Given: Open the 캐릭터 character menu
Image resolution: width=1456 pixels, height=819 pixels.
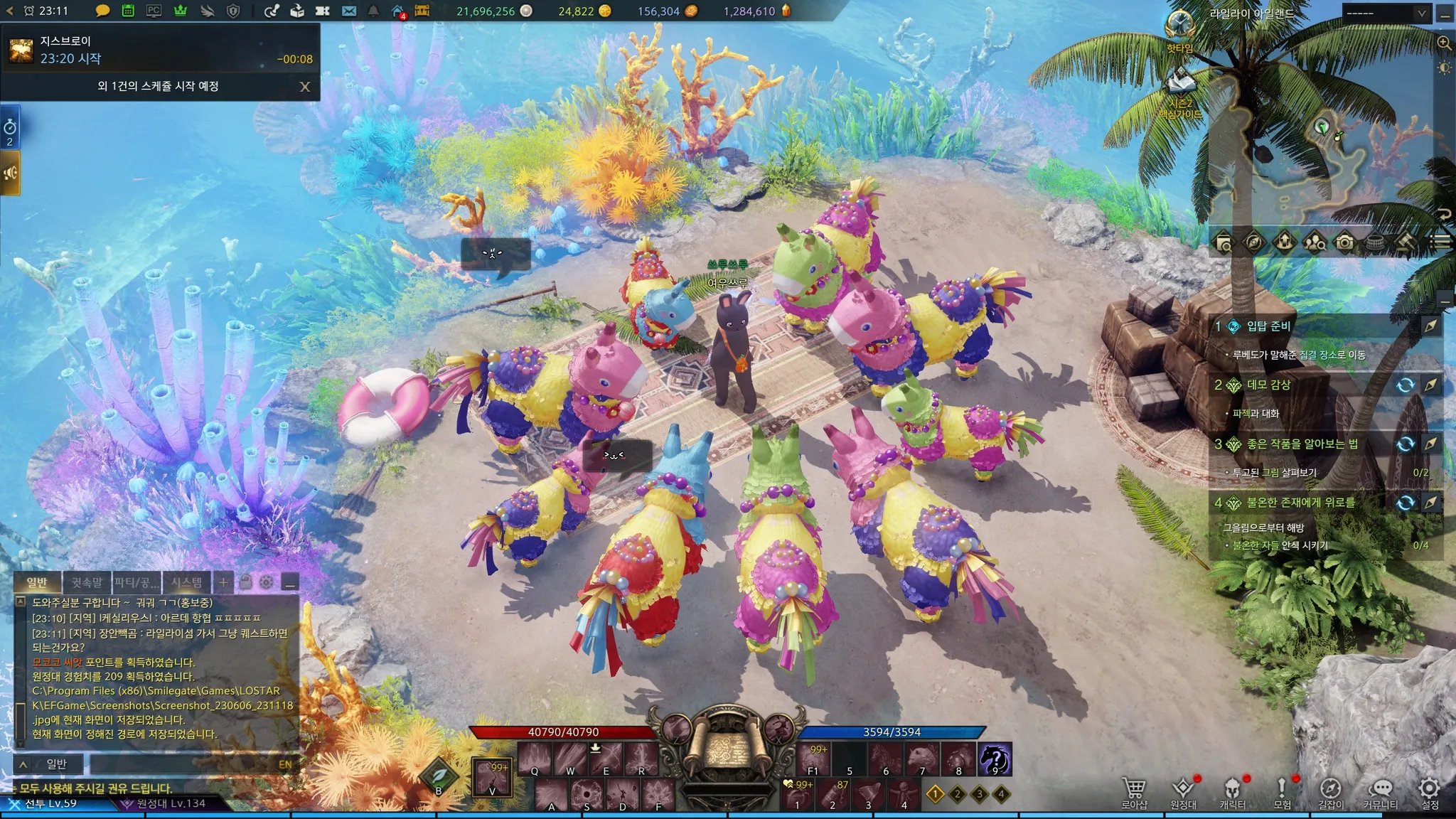Looking at the screenshot, I should click(x=1232, y=793).
